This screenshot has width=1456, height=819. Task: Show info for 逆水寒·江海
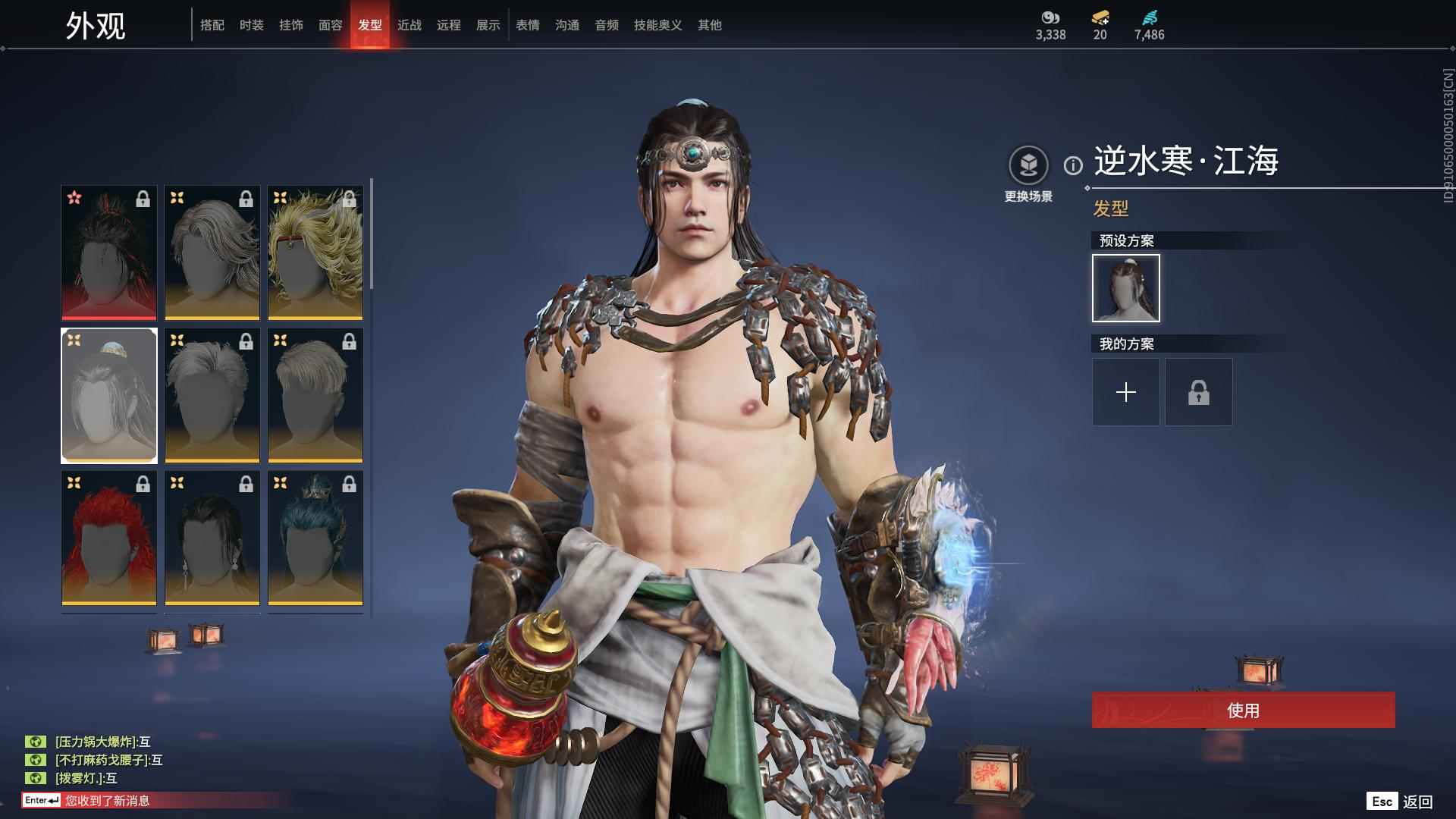point(1072,165)
